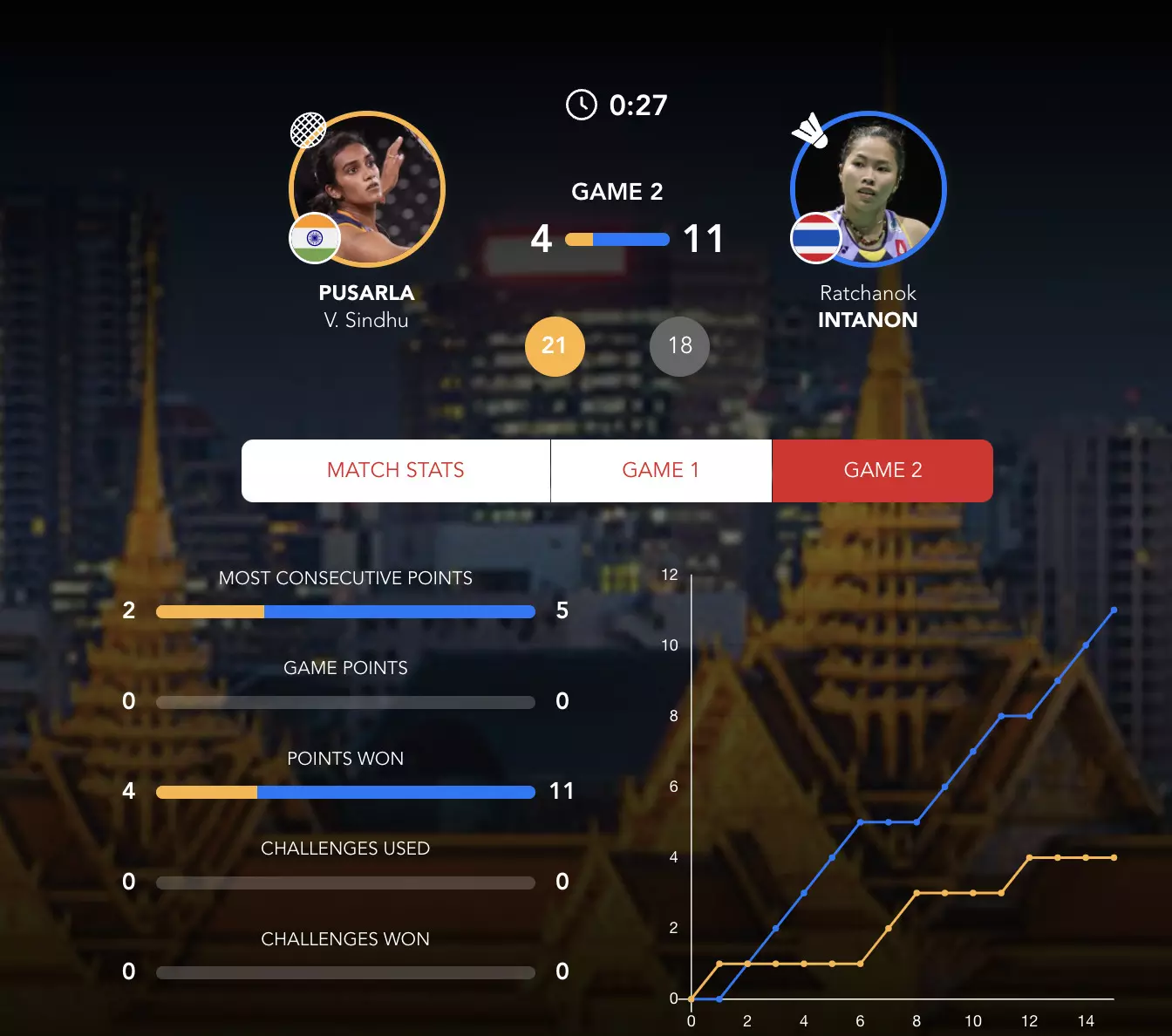Select the yellow 21 game score circle
Screen dimensions: 1172x1036
pyautogui.click(x=555, y=346)
